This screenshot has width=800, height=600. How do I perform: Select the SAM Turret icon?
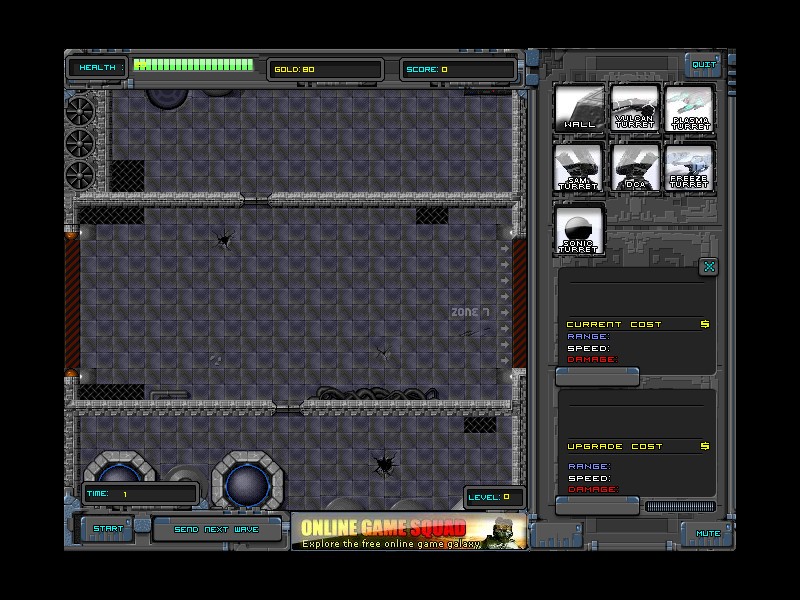[x=579, y=167]
